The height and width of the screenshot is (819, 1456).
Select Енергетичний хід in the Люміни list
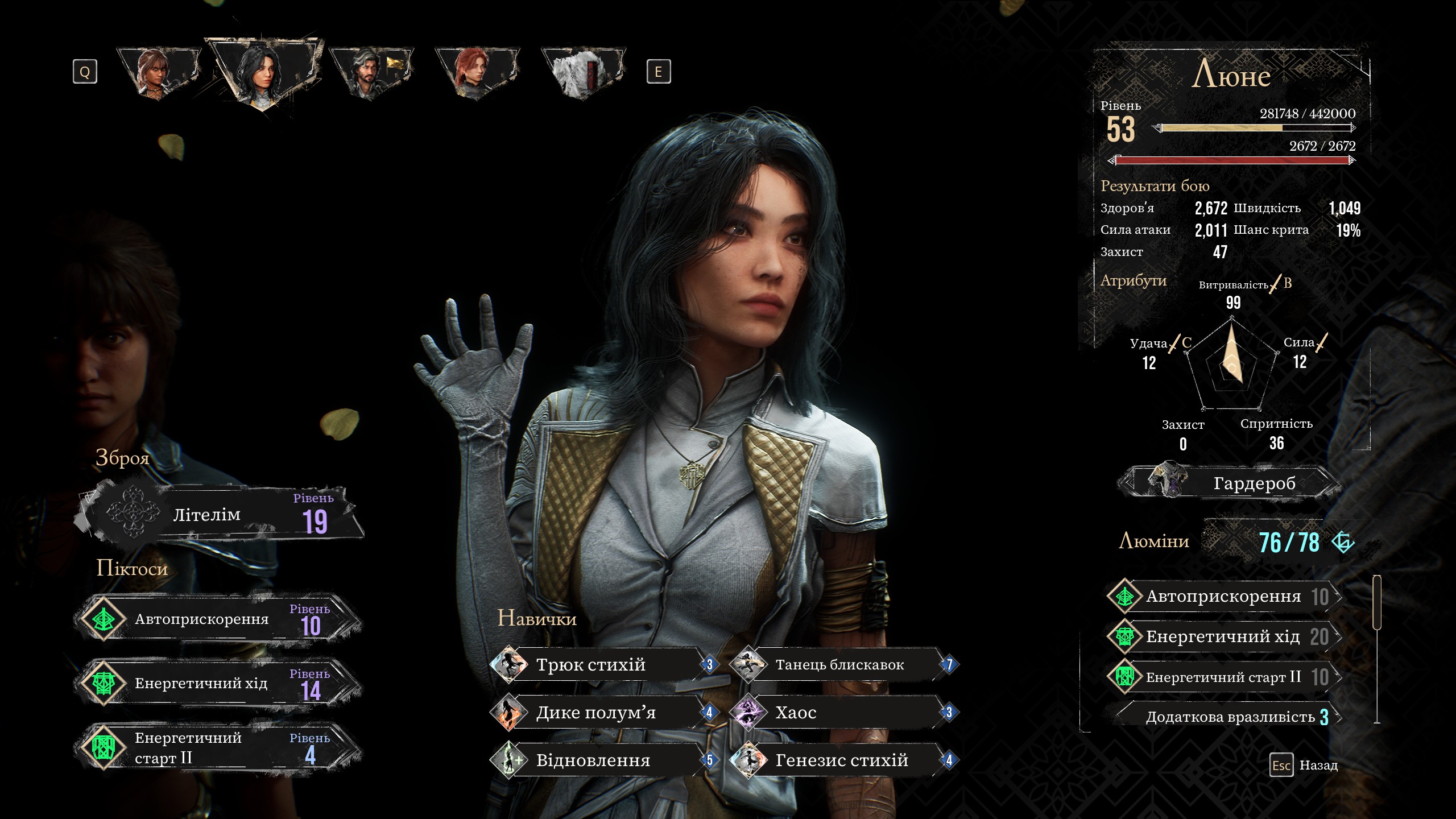point(1223,636)
